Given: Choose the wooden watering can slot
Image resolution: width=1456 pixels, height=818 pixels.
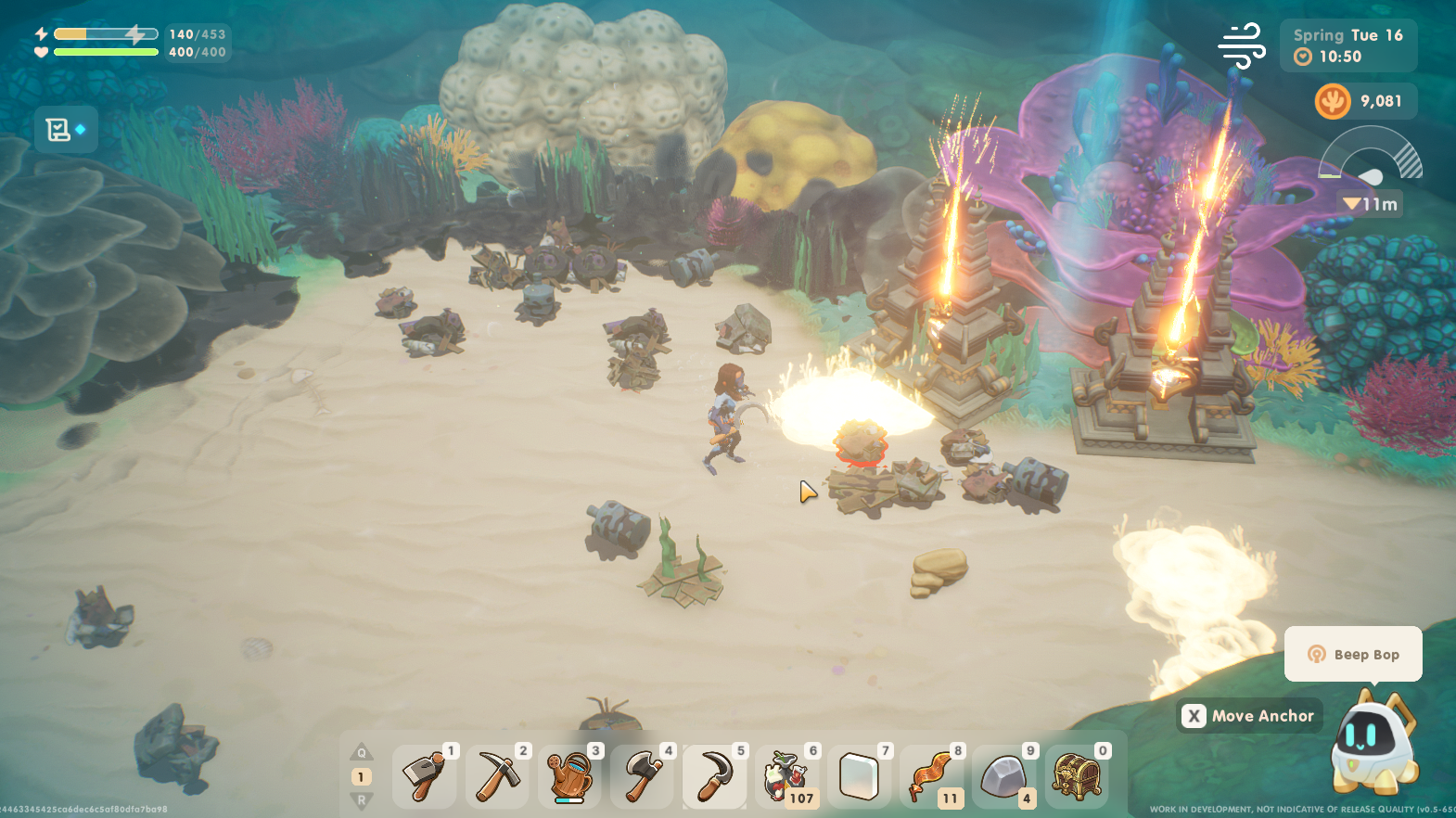Looking at the screenshot, I should (x=568, y=775).
